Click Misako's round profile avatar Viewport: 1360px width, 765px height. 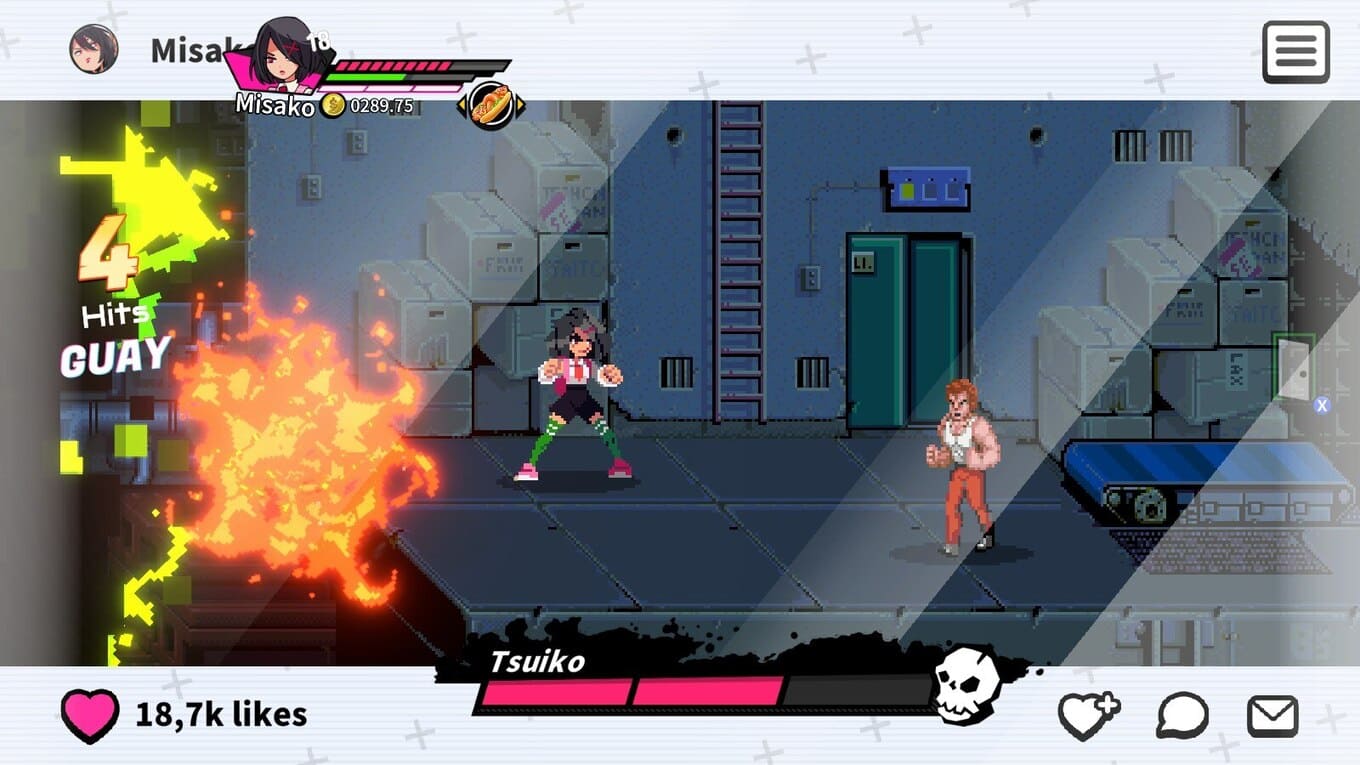pyautogui.click(x=93, y=49)
